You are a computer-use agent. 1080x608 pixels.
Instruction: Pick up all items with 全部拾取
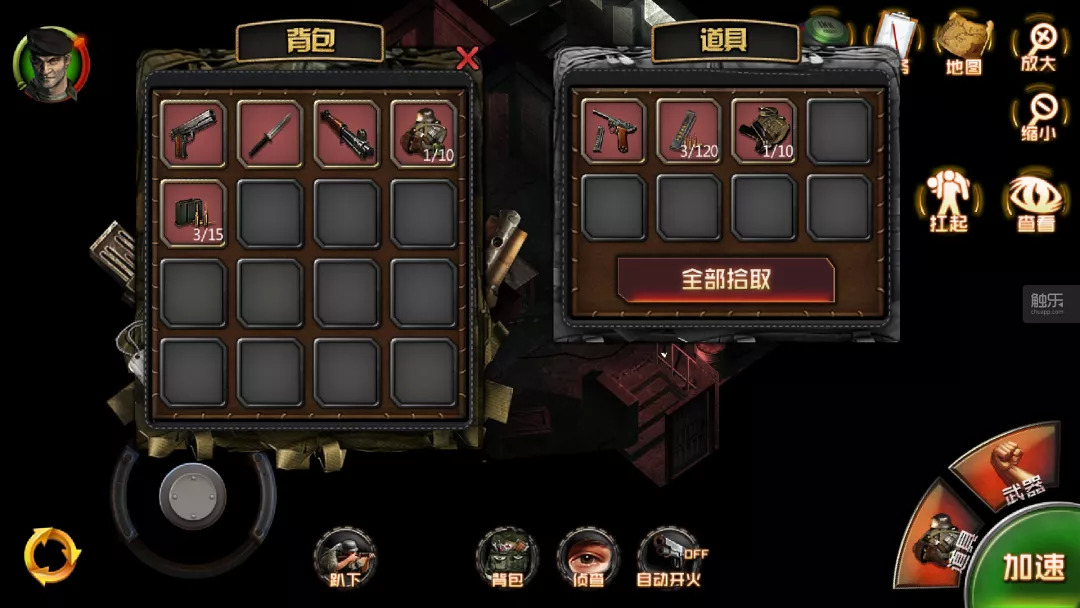pos(726,279)
